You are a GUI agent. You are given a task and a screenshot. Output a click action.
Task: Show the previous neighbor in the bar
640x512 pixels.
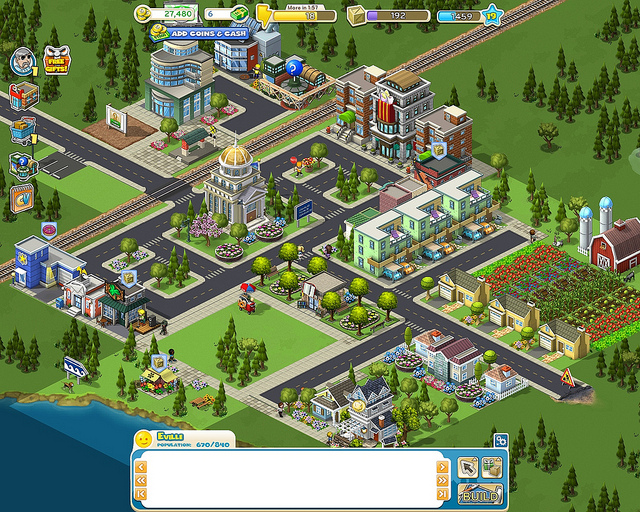[141, 466]
